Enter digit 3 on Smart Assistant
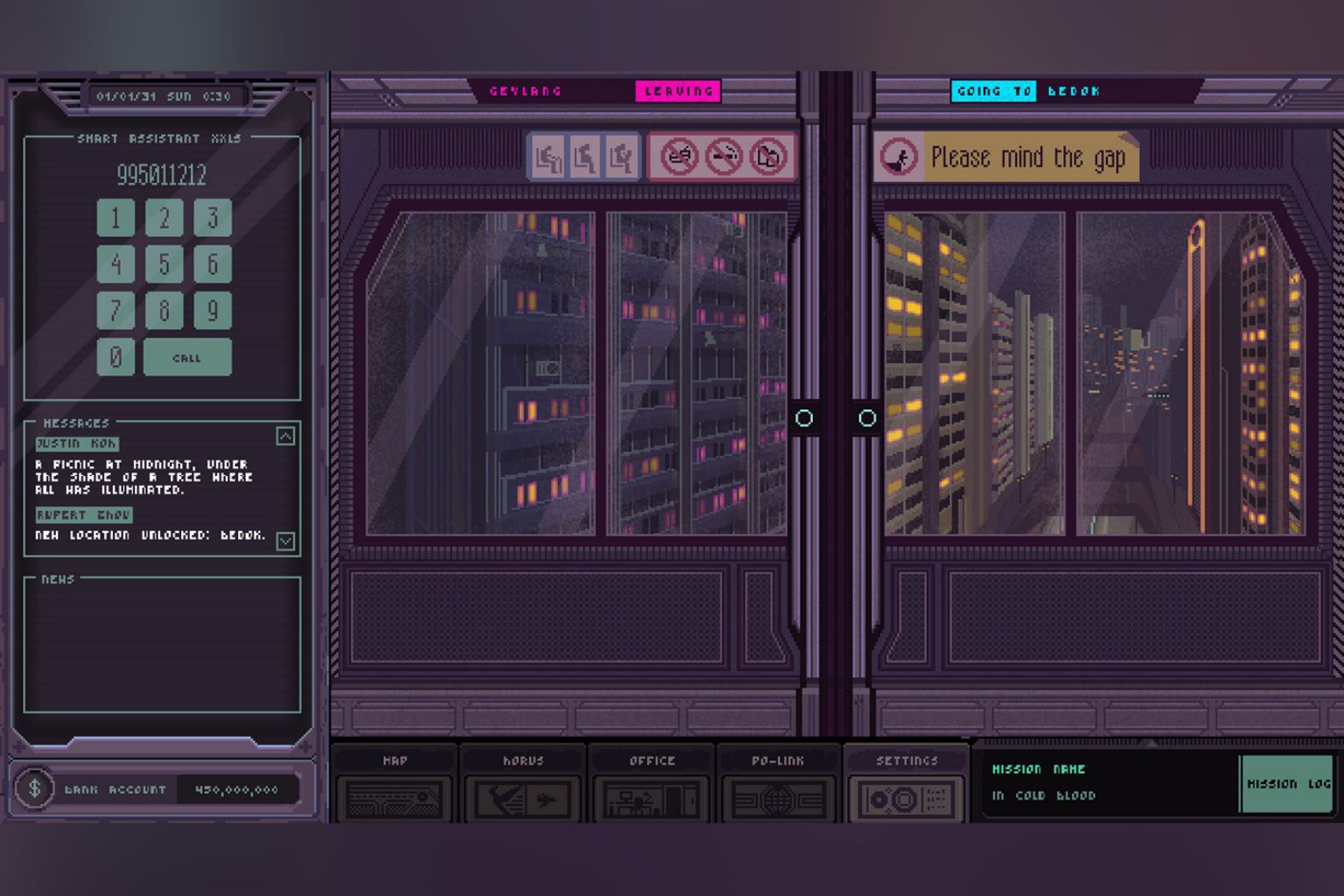The width and height of the screenshot is (1344, 896). click(212, 218)
